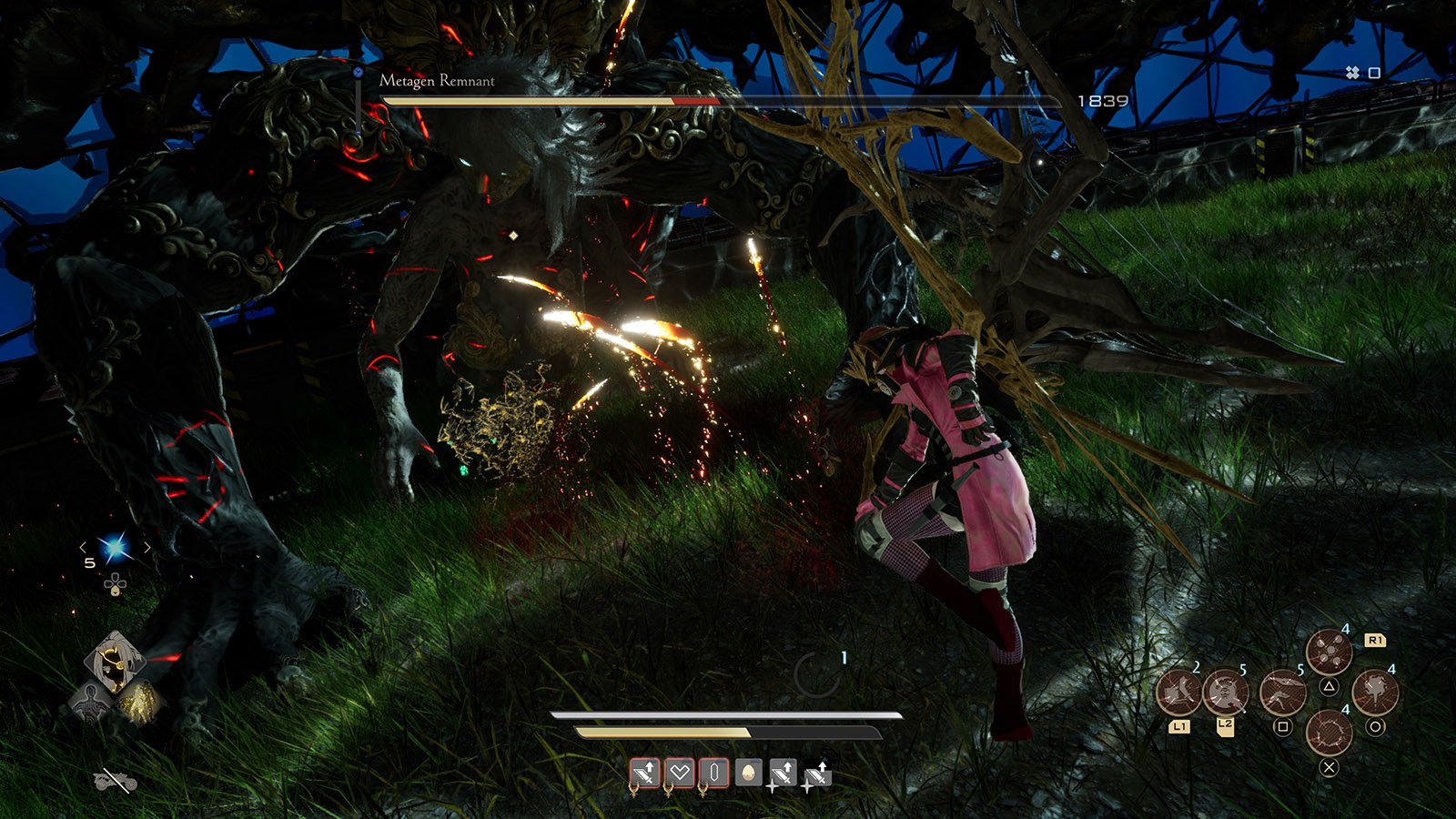The image size is (1456, 819).
Task: Cycle to the previous quick item
Action: point(84,548)
